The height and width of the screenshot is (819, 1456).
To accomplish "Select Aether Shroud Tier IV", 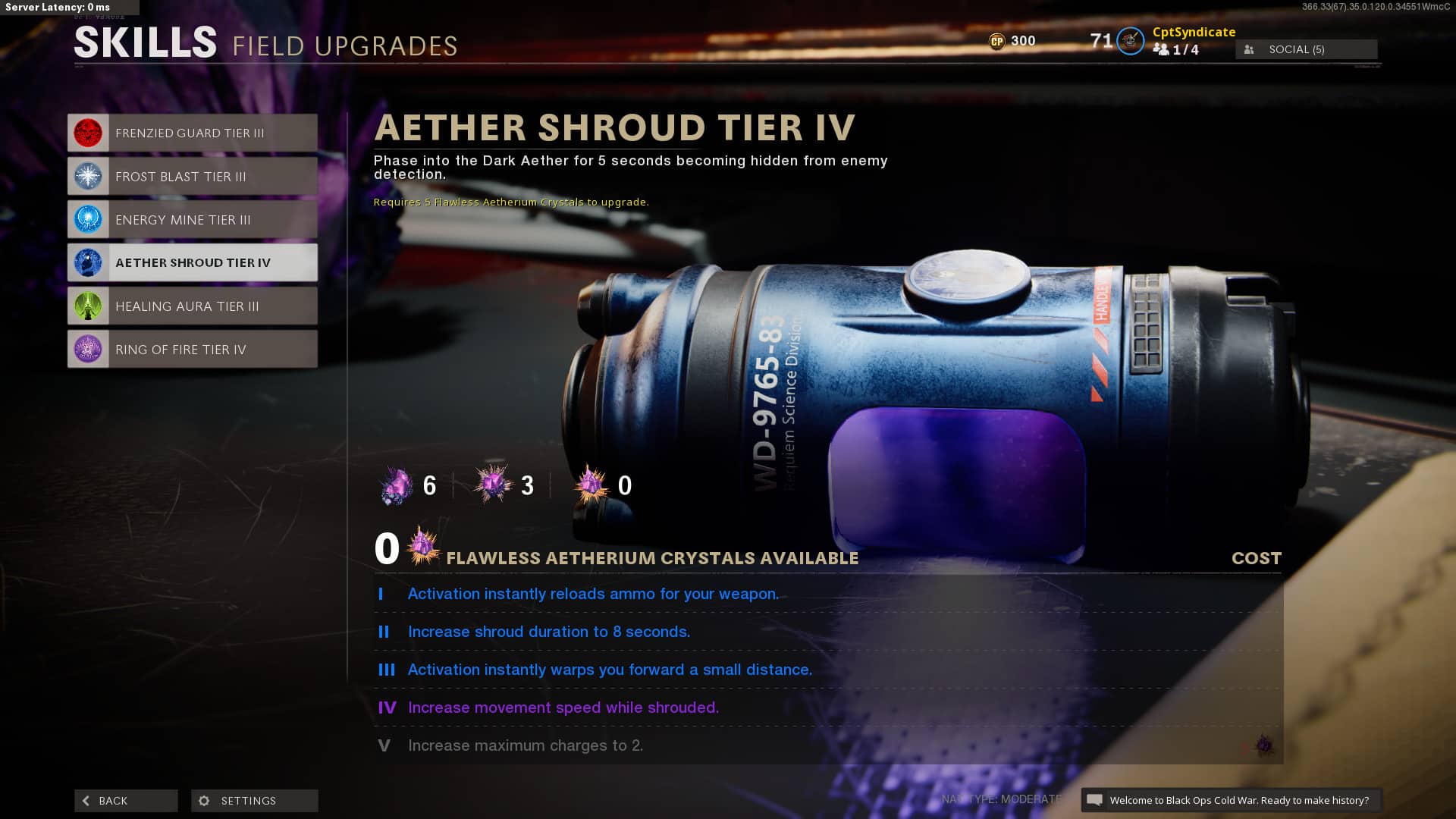I will (192, 262).
